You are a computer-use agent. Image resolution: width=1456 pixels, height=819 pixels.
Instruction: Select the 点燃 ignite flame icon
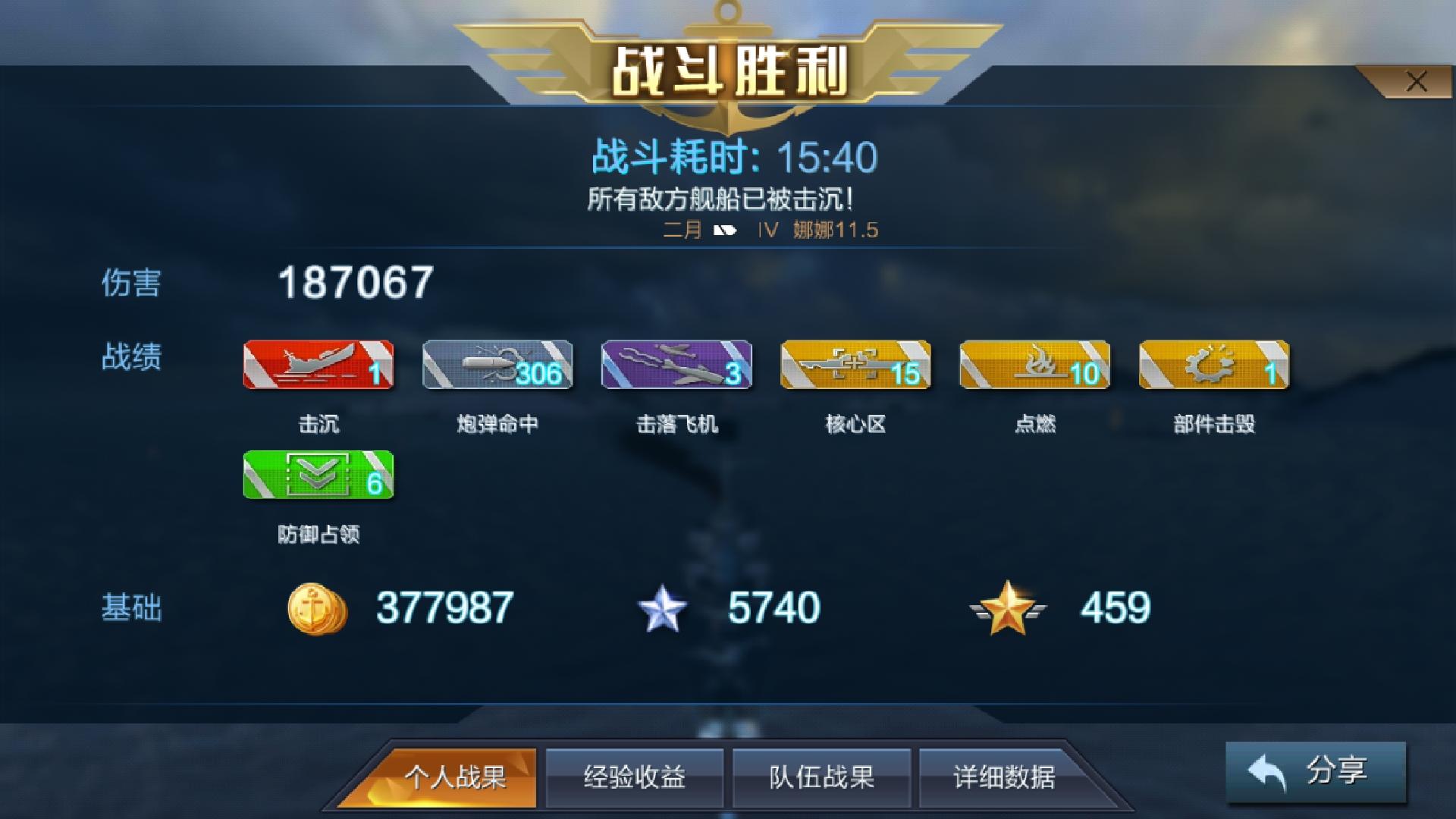coord(1033,365)
